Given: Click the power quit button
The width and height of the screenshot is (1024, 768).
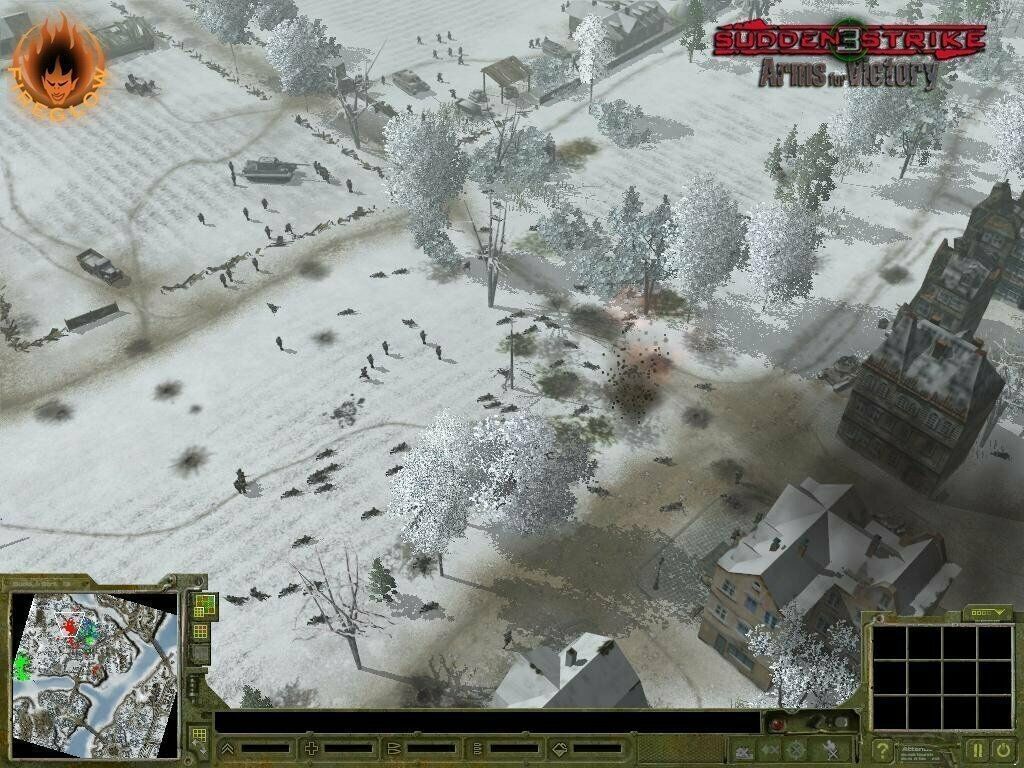Looking at the screenshot, I should coord(1002,748).
